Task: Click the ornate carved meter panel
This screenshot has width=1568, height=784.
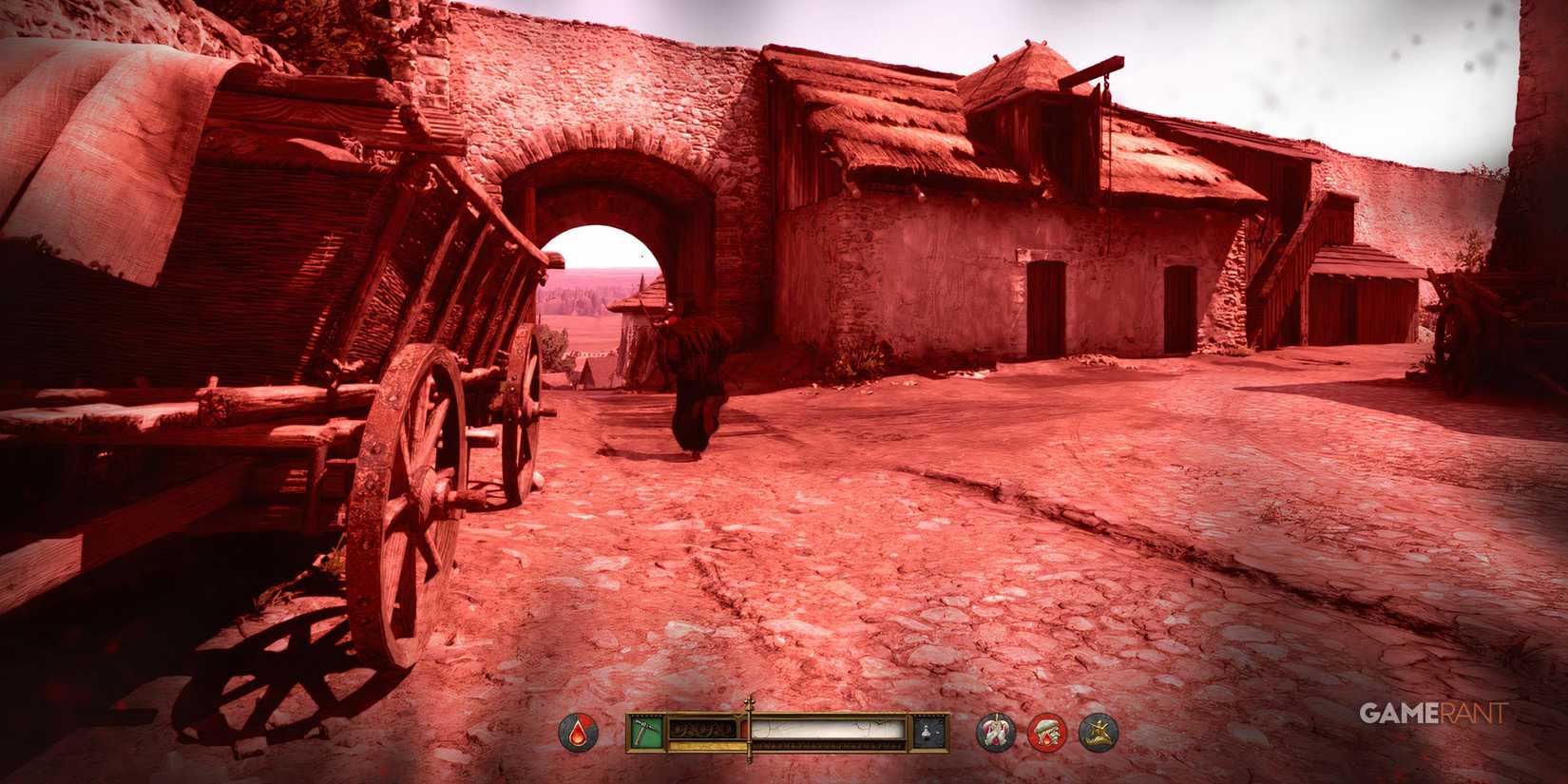Action: (x=701, y=730)
